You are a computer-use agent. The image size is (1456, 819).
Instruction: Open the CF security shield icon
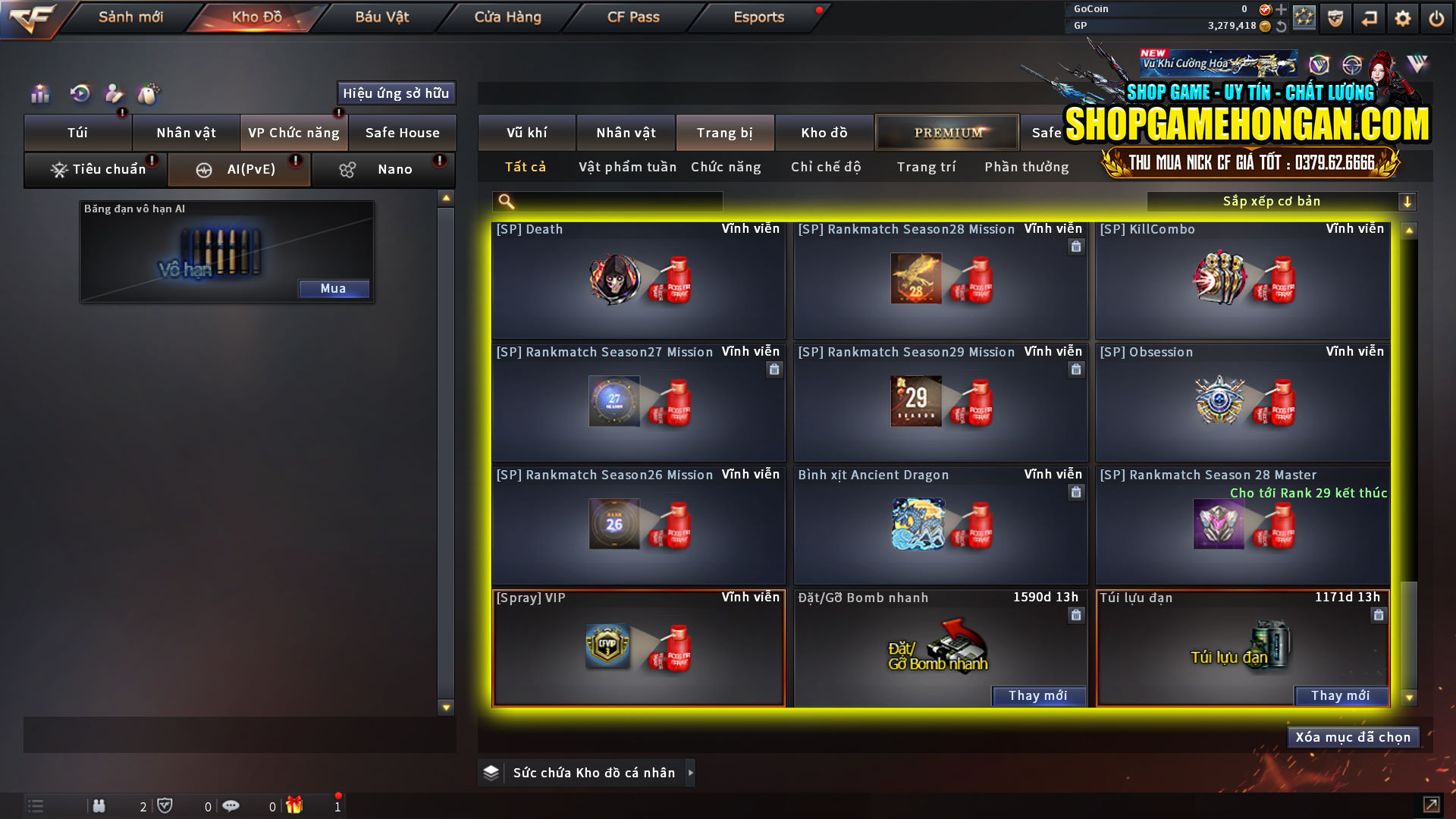[1335, 17]
